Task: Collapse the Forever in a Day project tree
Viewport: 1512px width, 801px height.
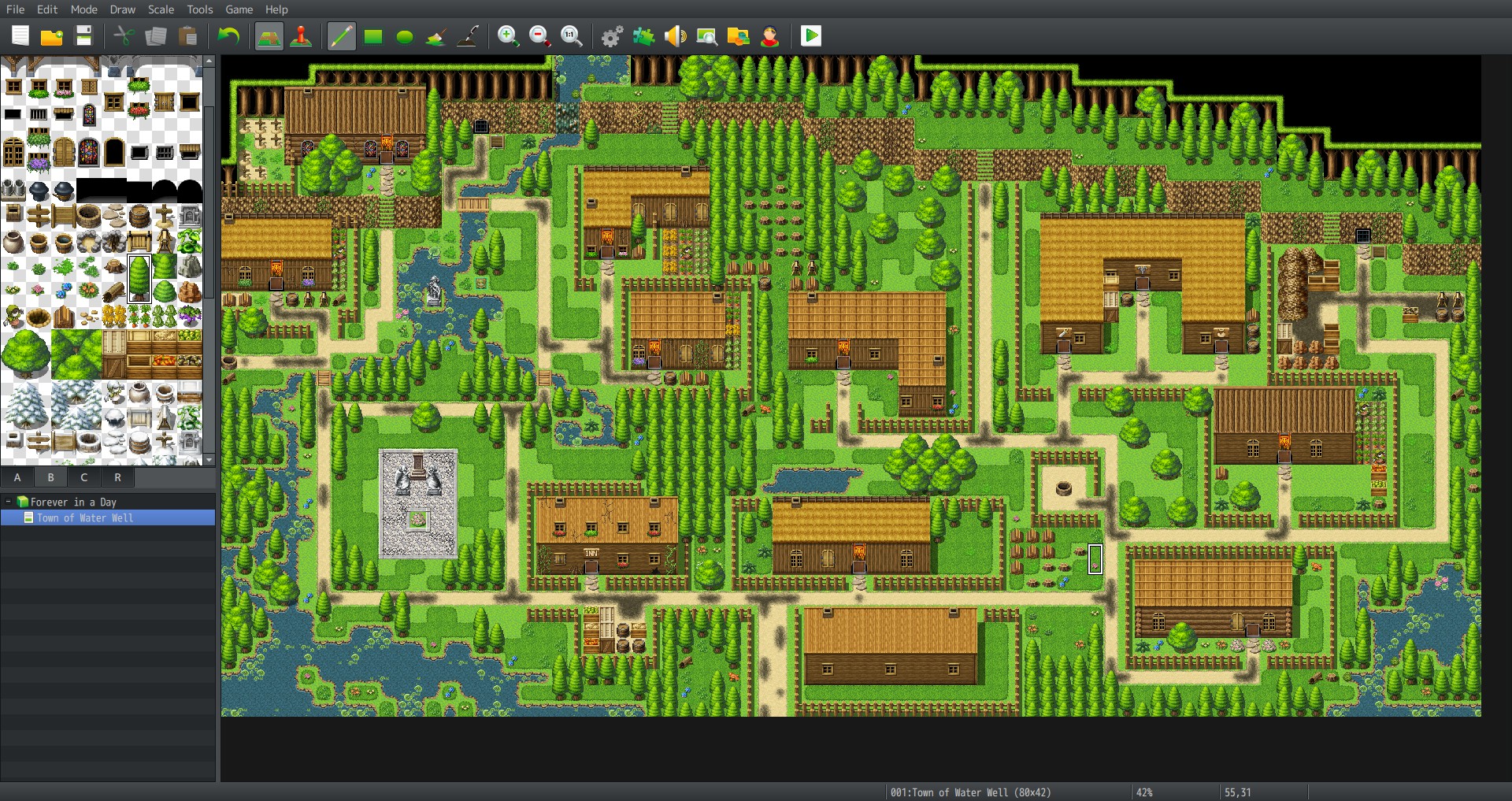Action: pos(9,502)
